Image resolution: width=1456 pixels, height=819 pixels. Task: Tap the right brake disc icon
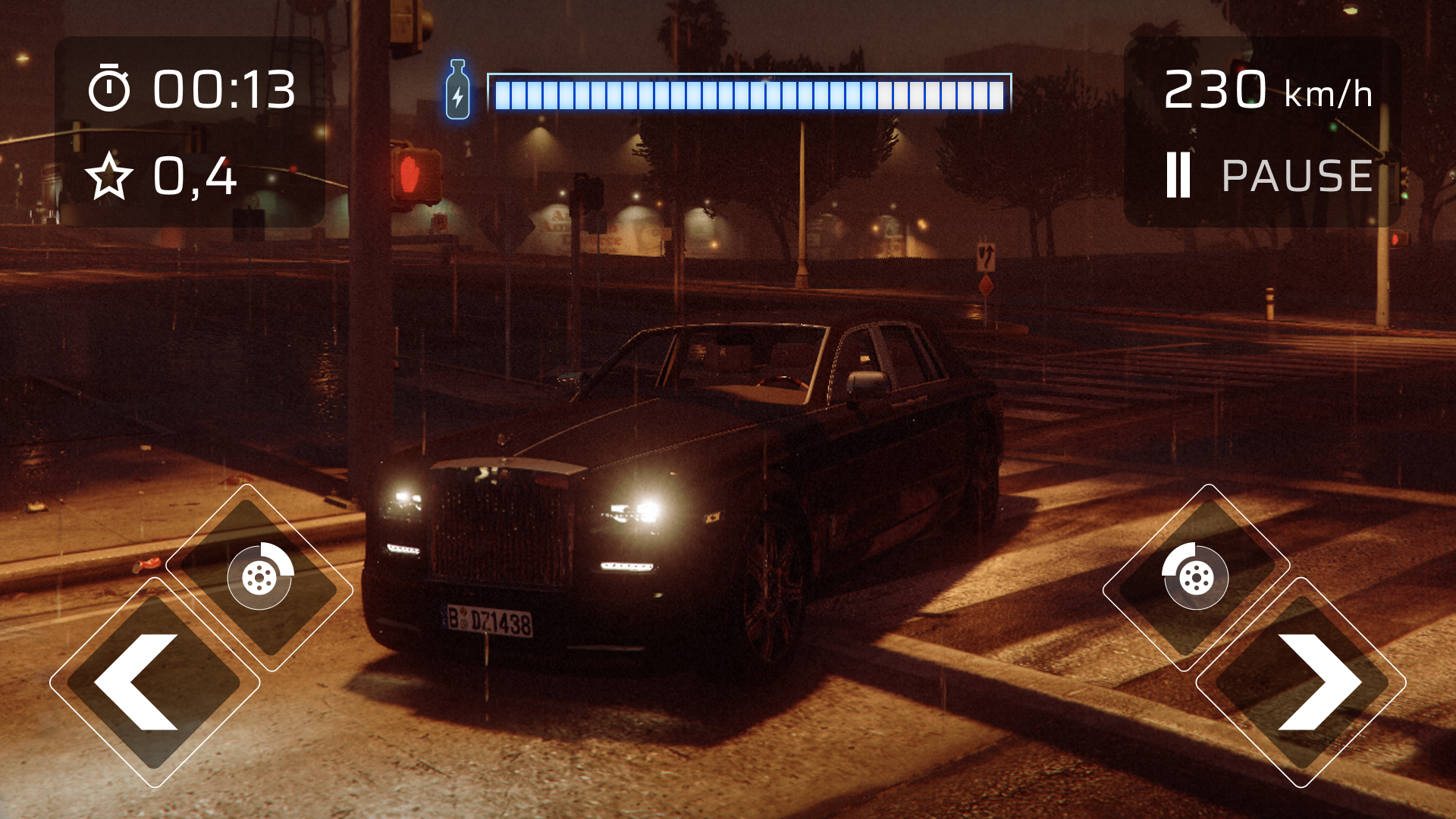pos(1194,578)
